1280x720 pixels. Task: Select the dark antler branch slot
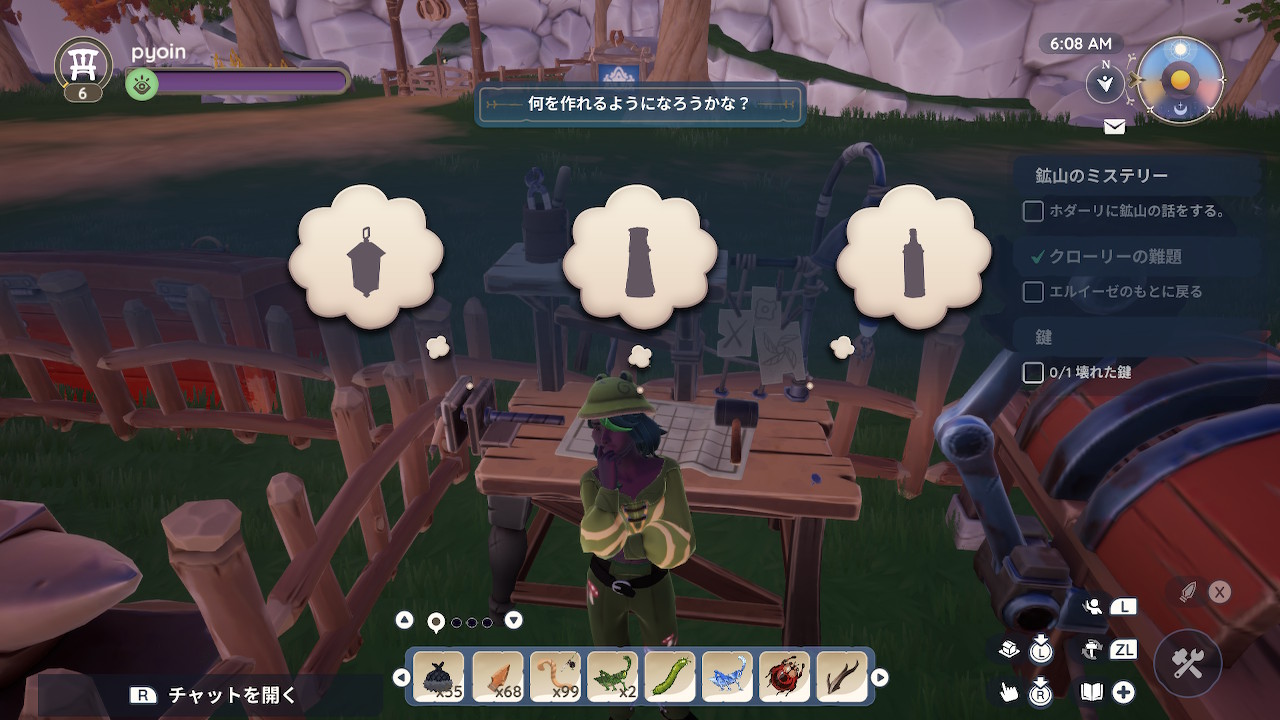pyautogui.click(x=843, y=677)
